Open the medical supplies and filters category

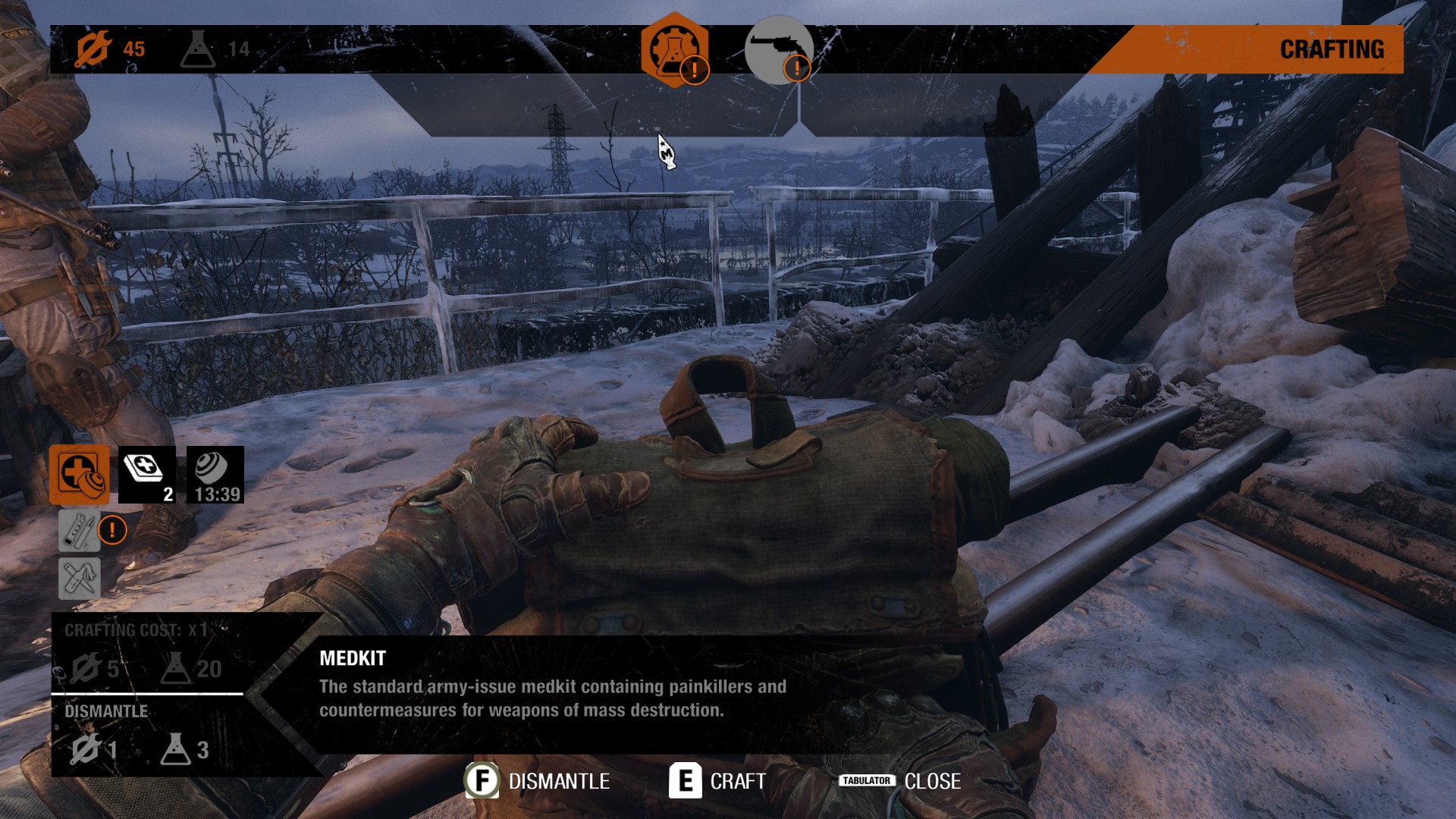[79, 475]
